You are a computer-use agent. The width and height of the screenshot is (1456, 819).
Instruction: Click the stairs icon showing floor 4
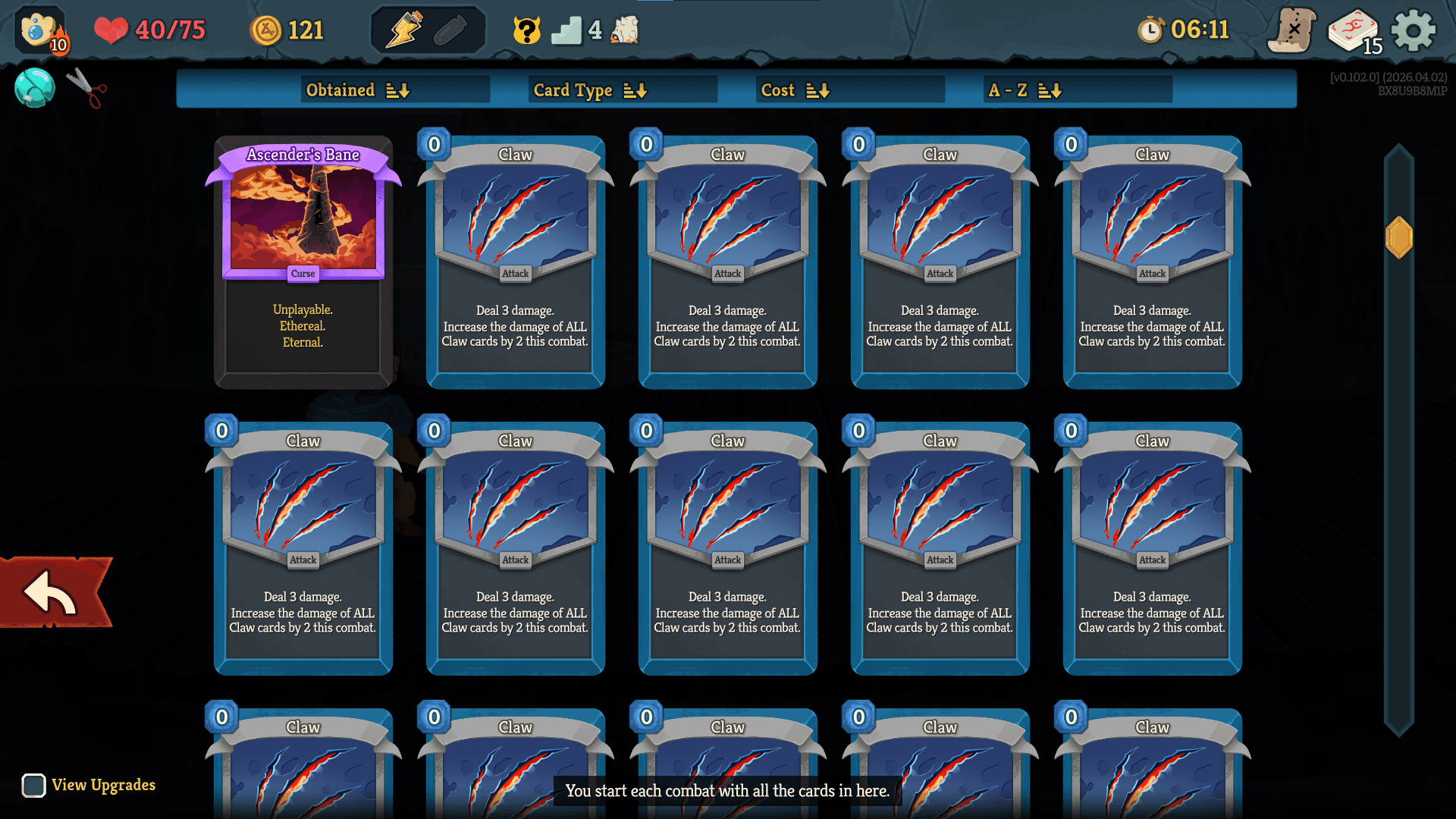(x=567, y=30)
